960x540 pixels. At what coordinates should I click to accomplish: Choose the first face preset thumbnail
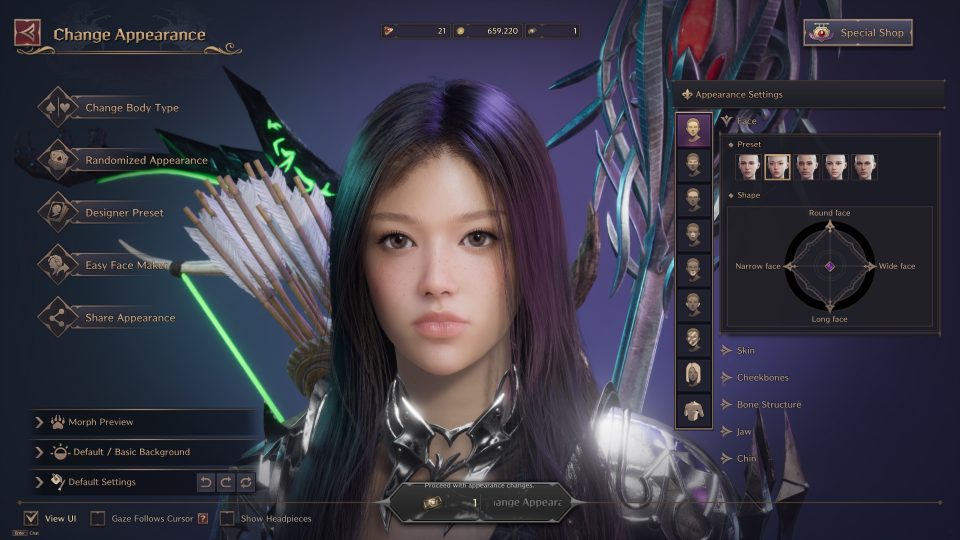click(748, 167)
